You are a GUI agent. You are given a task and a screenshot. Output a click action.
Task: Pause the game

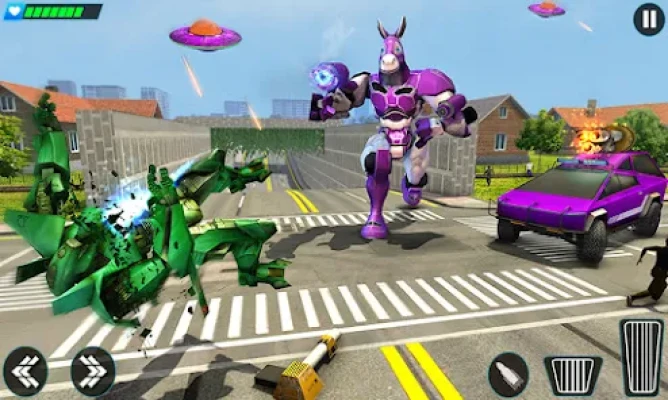(649, 19)
